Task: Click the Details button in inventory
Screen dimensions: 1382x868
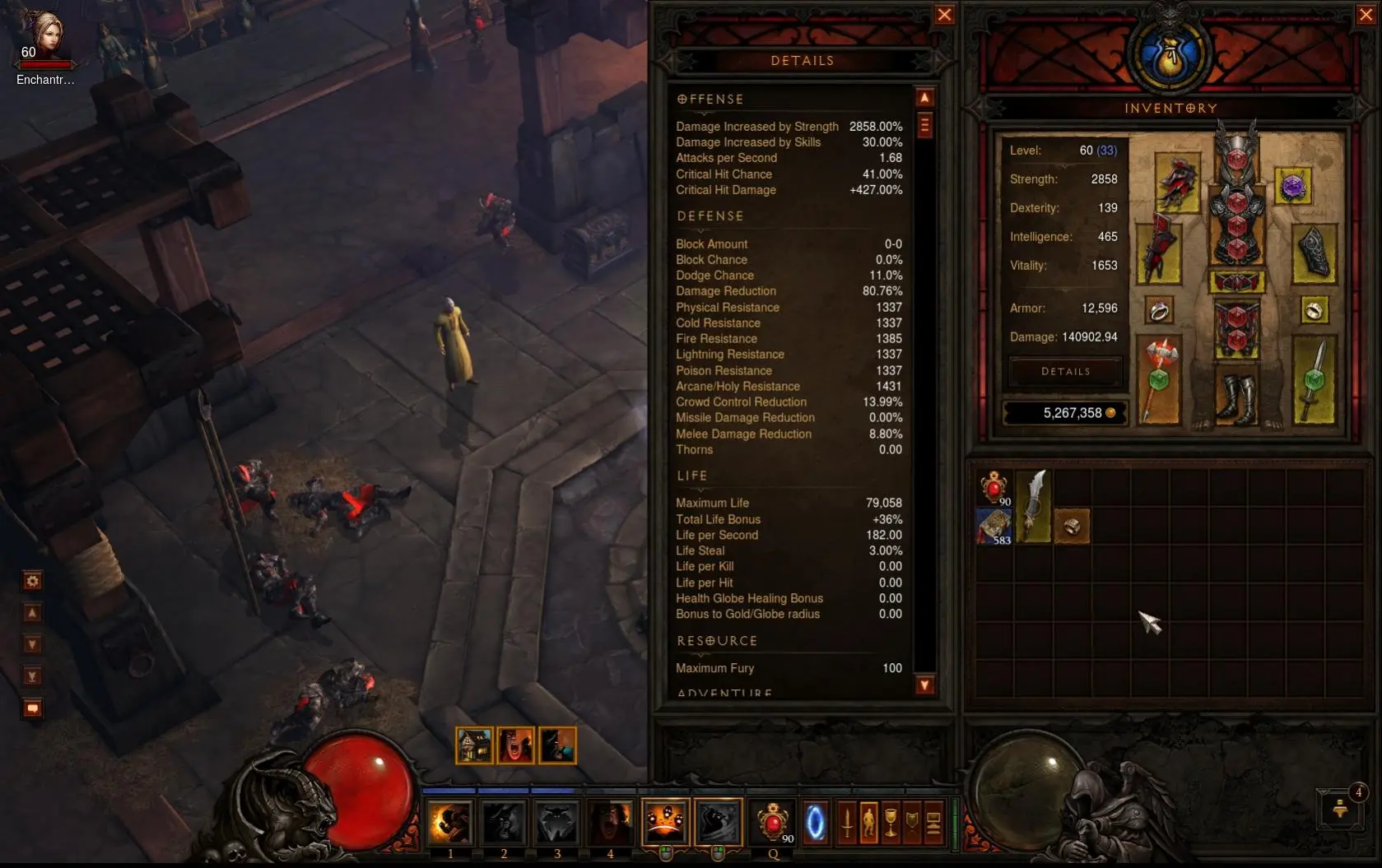Action: pos(1065,372)
